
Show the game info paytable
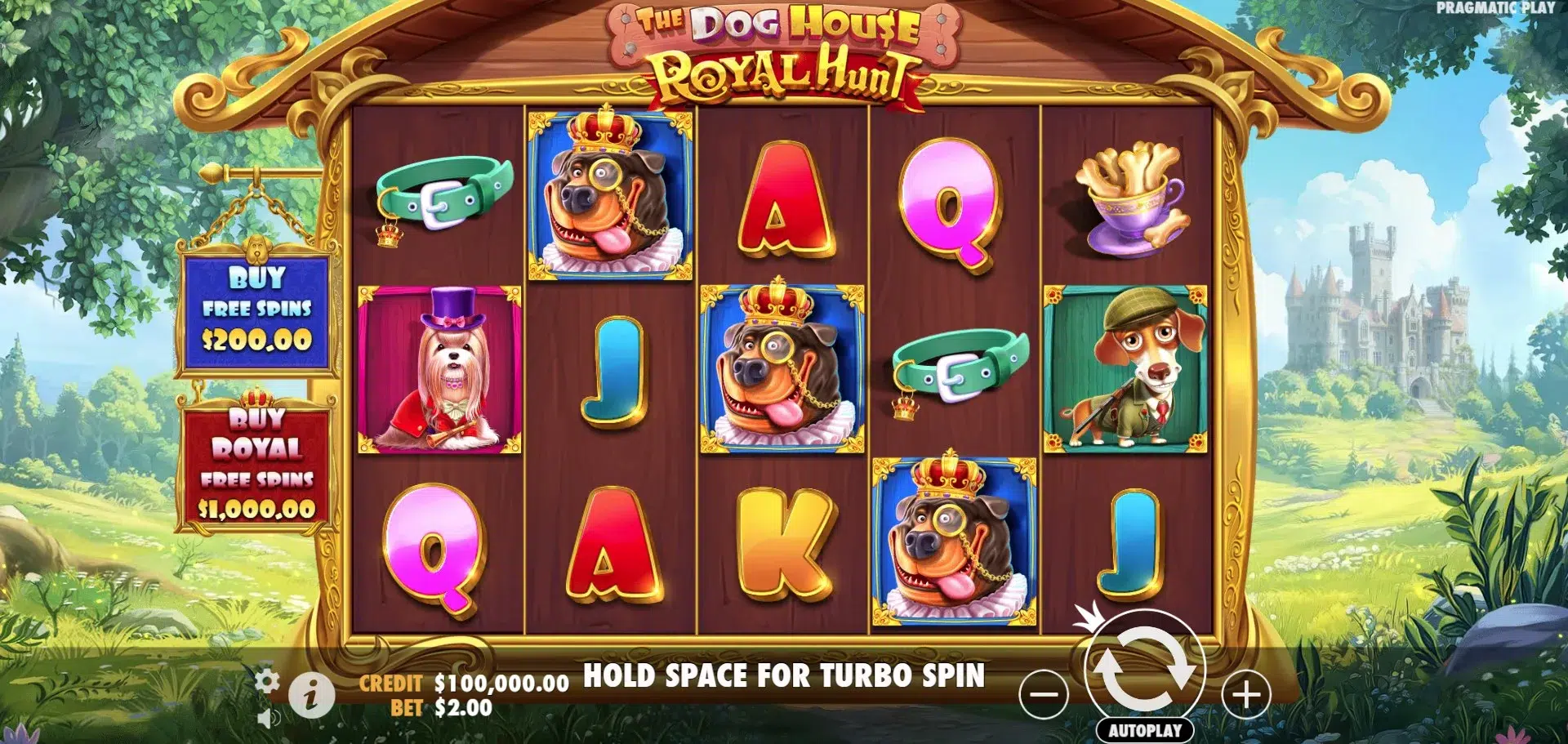[x=310, y=696]
